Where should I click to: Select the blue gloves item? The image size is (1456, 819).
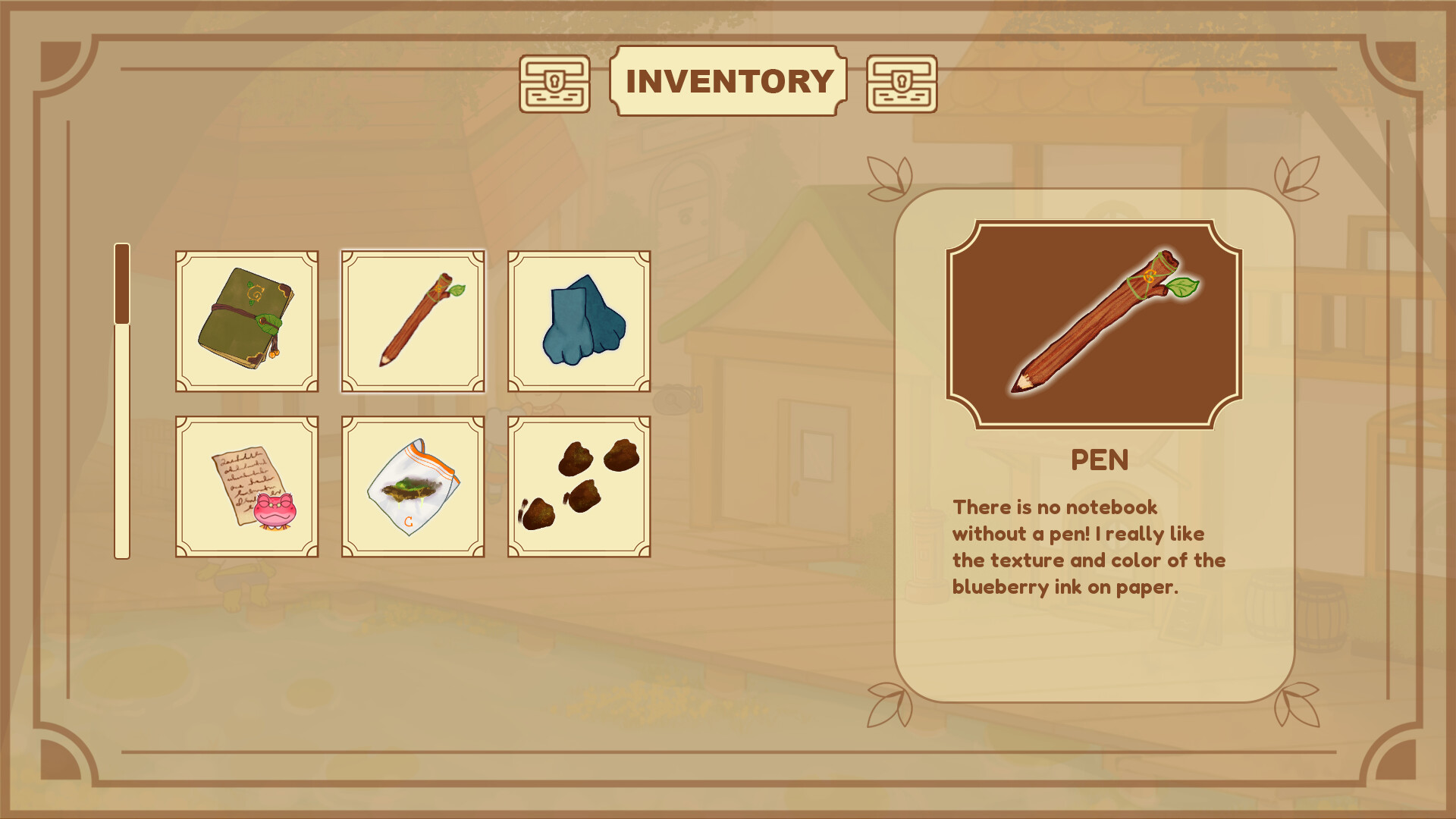click(x=579, y=321)
